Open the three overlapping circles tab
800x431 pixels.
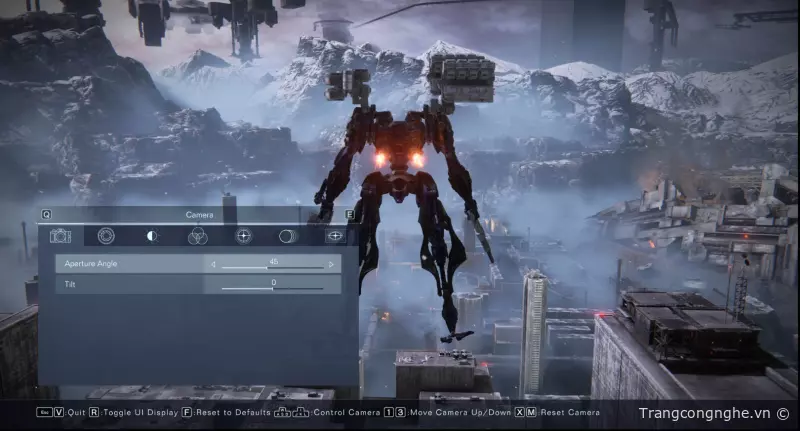pos(197,236)
